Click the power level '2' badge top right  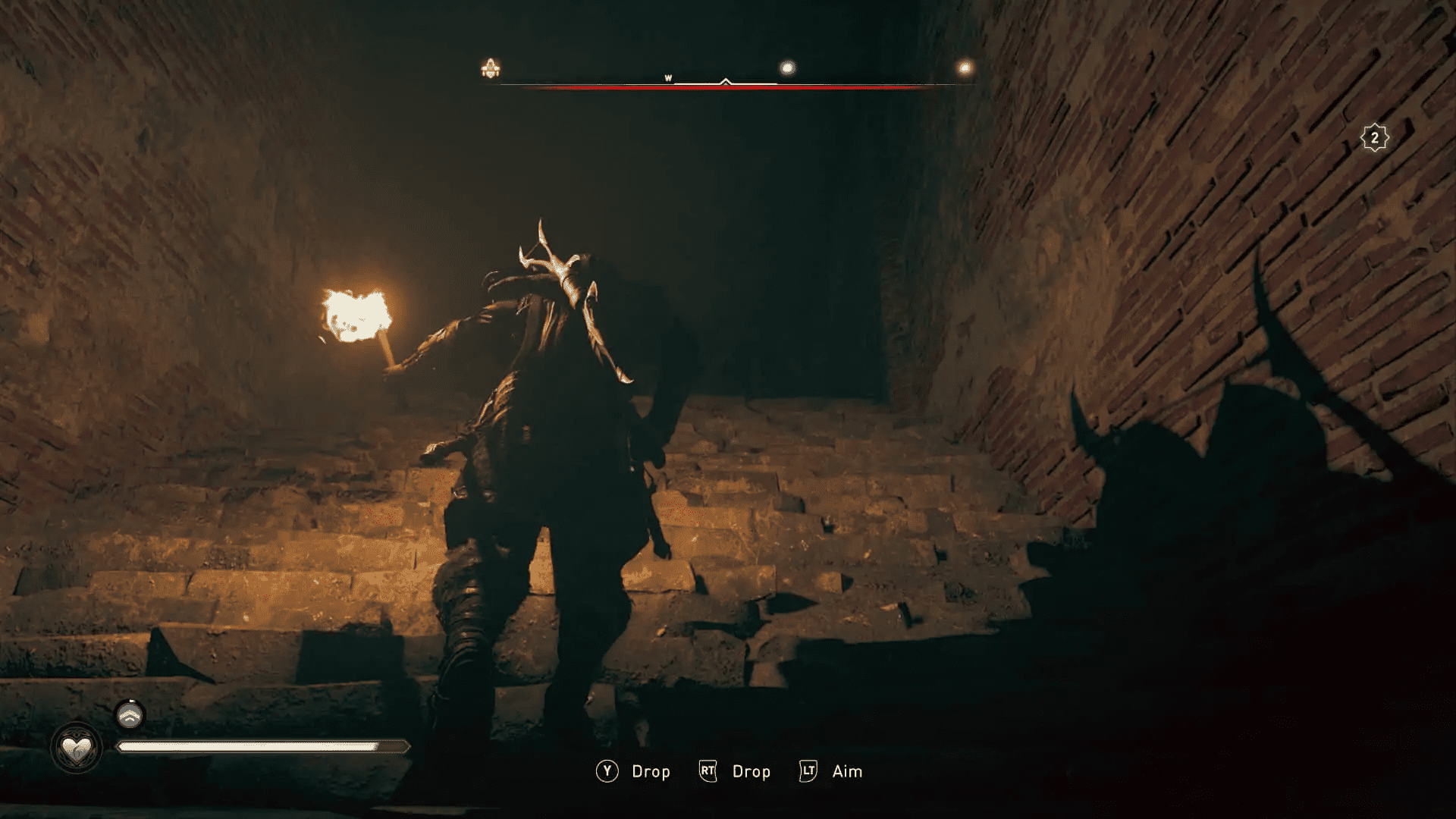pyautogui.click(x=1376, y=136)
